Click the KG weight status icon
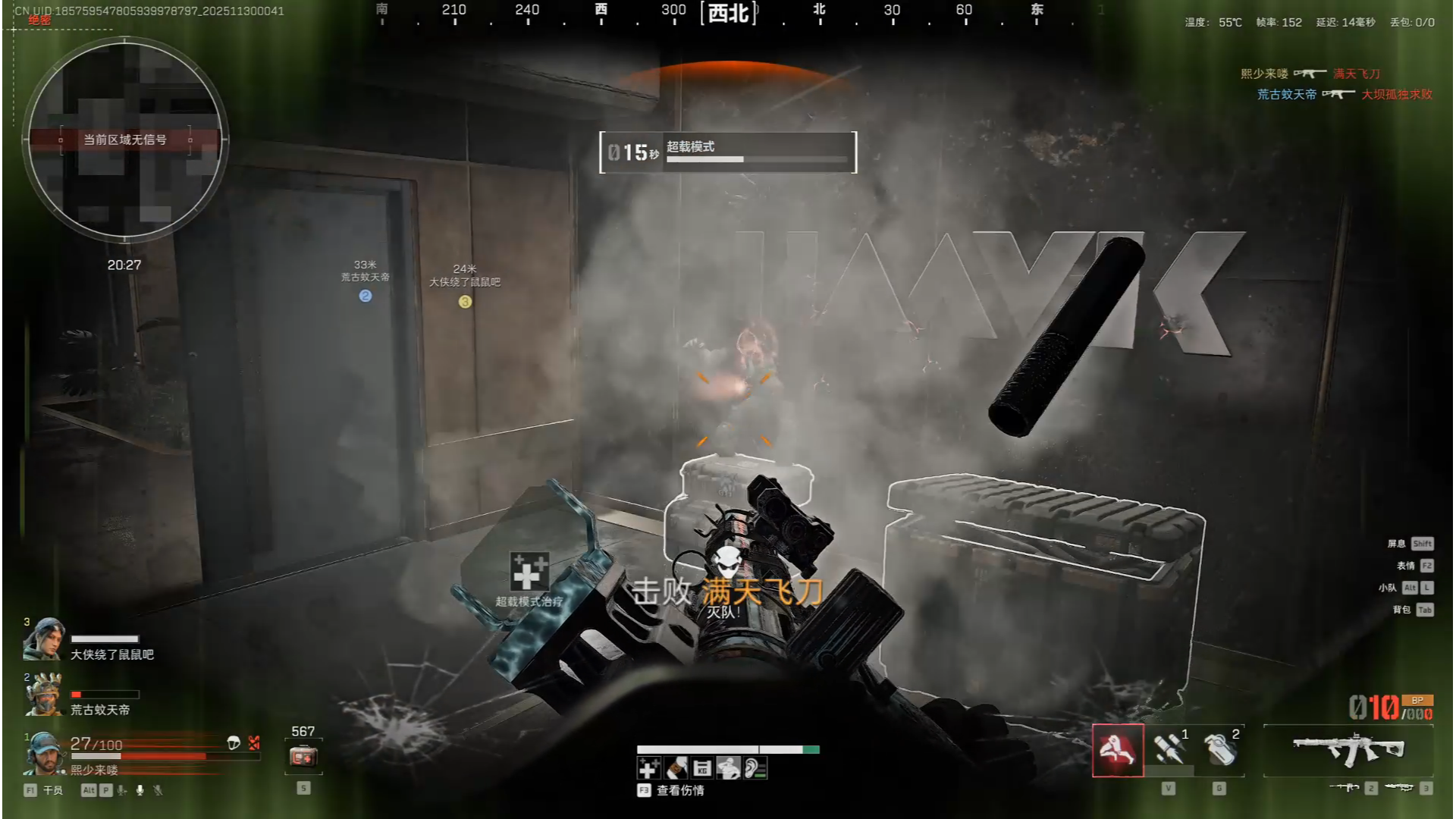1456x819 pixels. 702,769
